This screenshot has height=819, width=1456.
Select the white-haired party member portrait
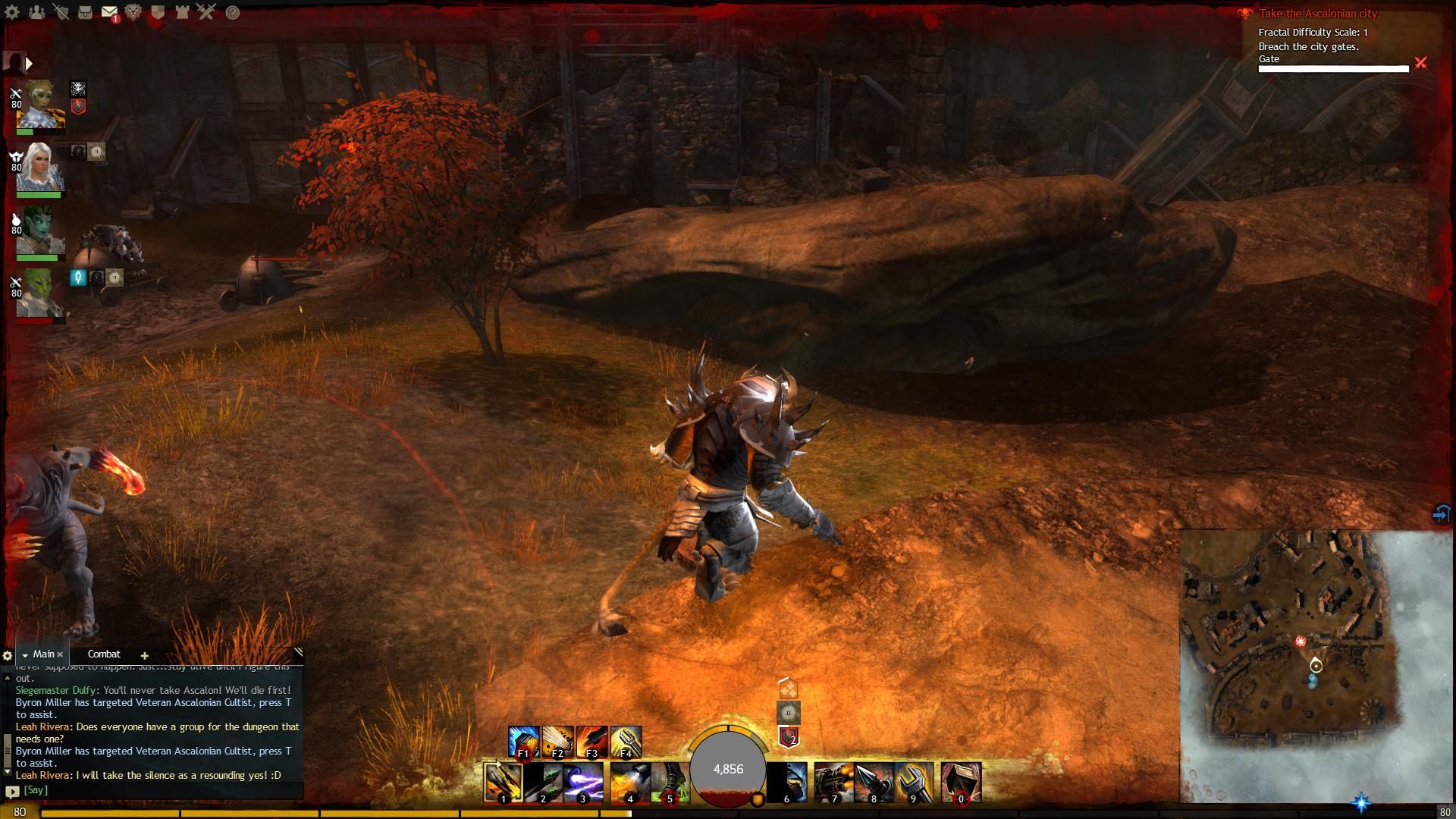pos(39,168)
